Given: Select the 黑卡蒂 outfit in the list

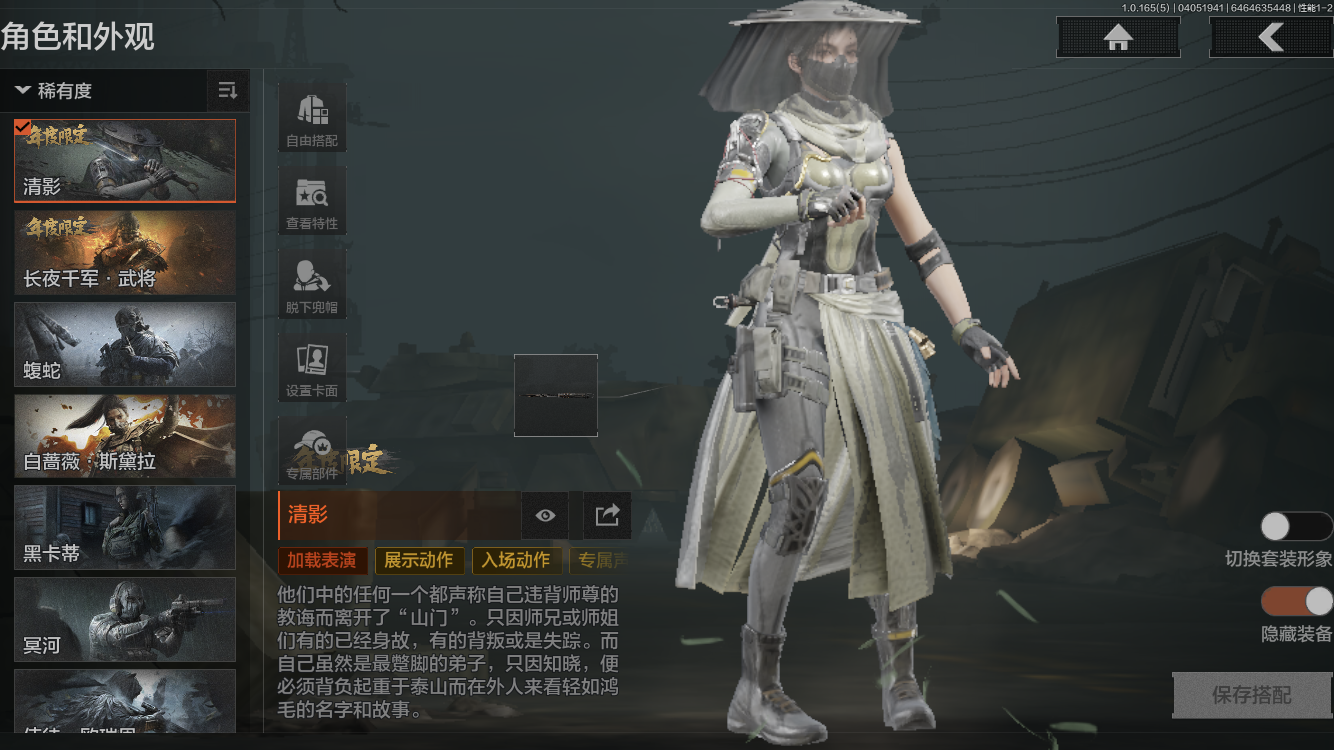Looking at the screenshot, I should pos(124,528).
